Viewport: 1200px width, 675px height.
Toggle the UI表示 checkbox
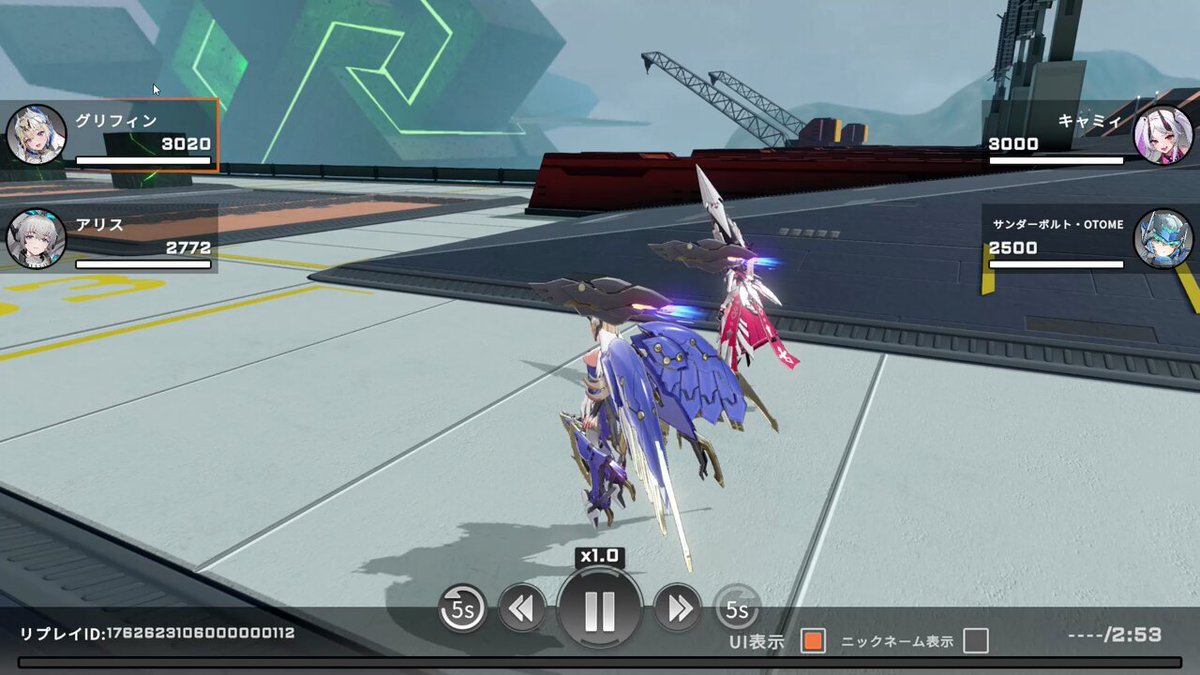pos(813,642)
